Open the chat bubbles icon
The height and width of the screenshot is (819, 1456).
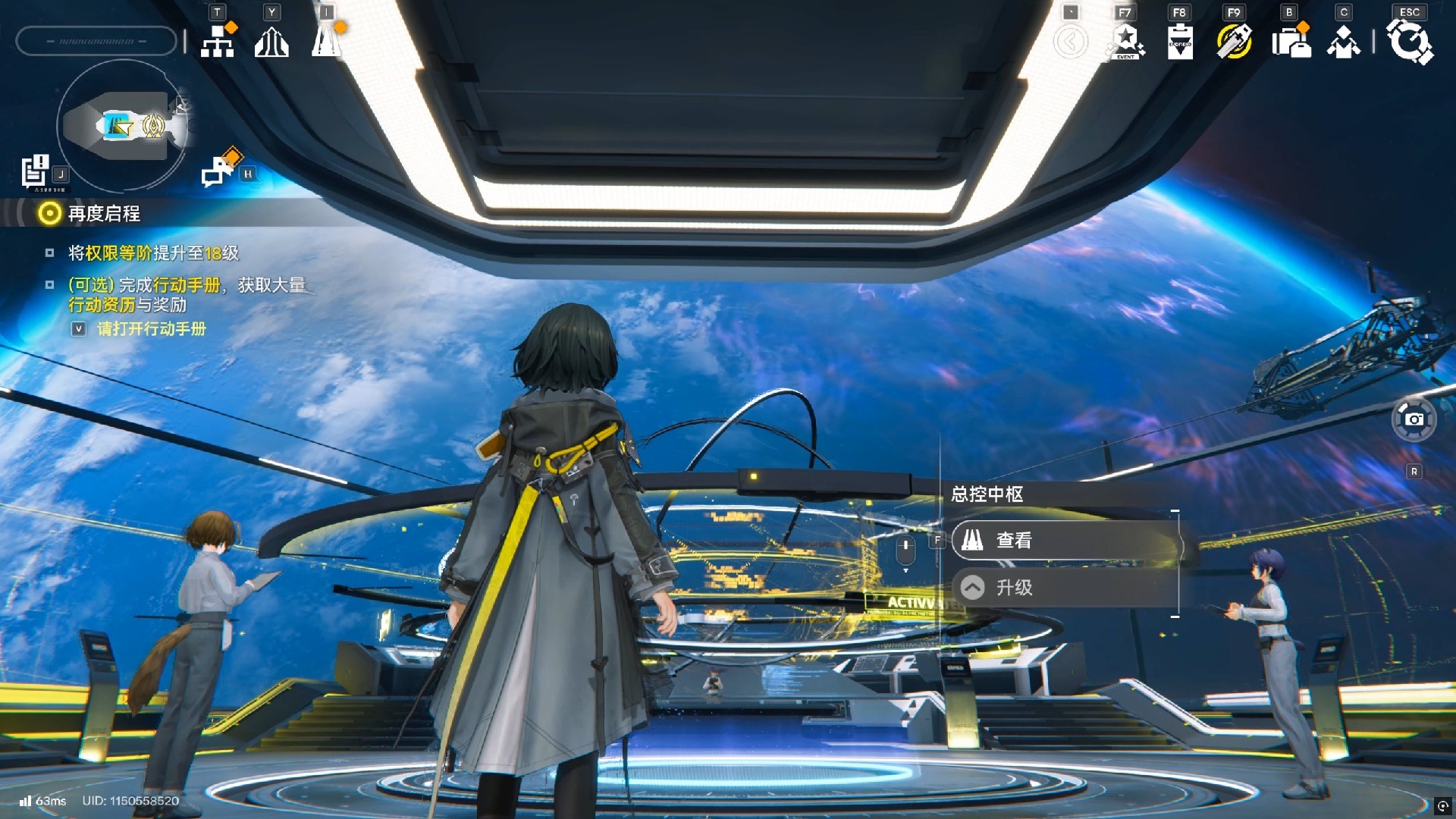pyautogui.click(x=219, y=170)
